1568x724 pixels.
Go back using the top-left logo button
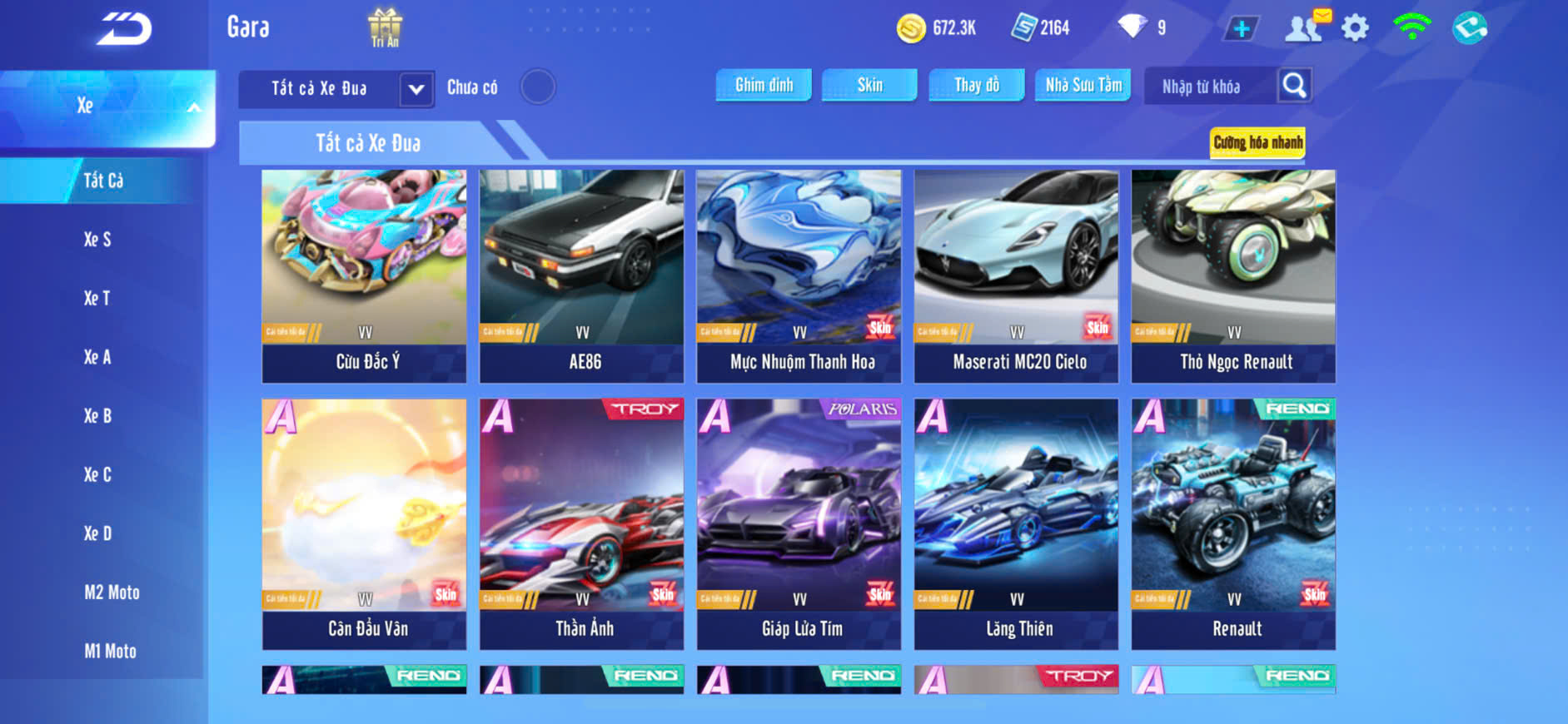point(124,29)
